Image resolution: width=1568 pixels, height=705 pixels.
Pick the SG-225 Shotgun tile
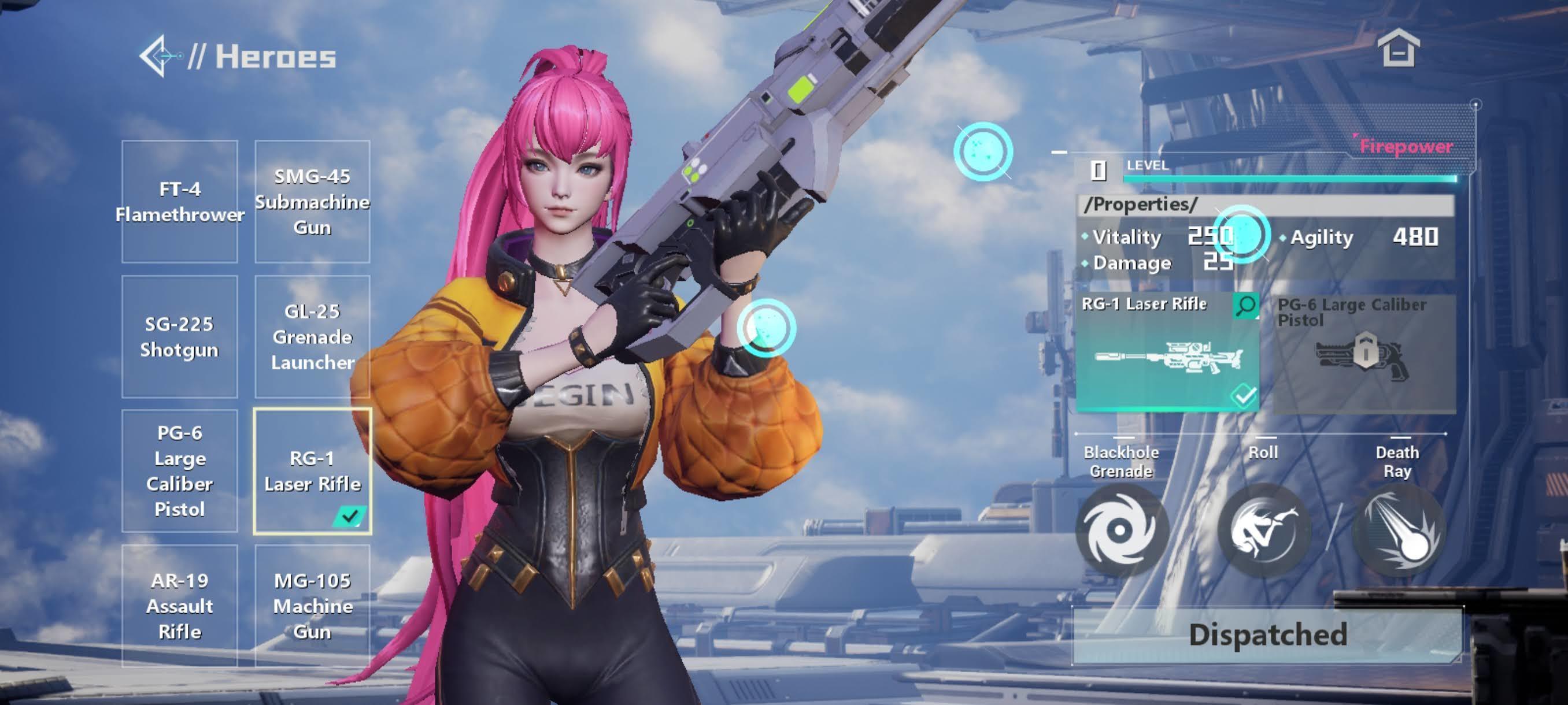[180, 337]
